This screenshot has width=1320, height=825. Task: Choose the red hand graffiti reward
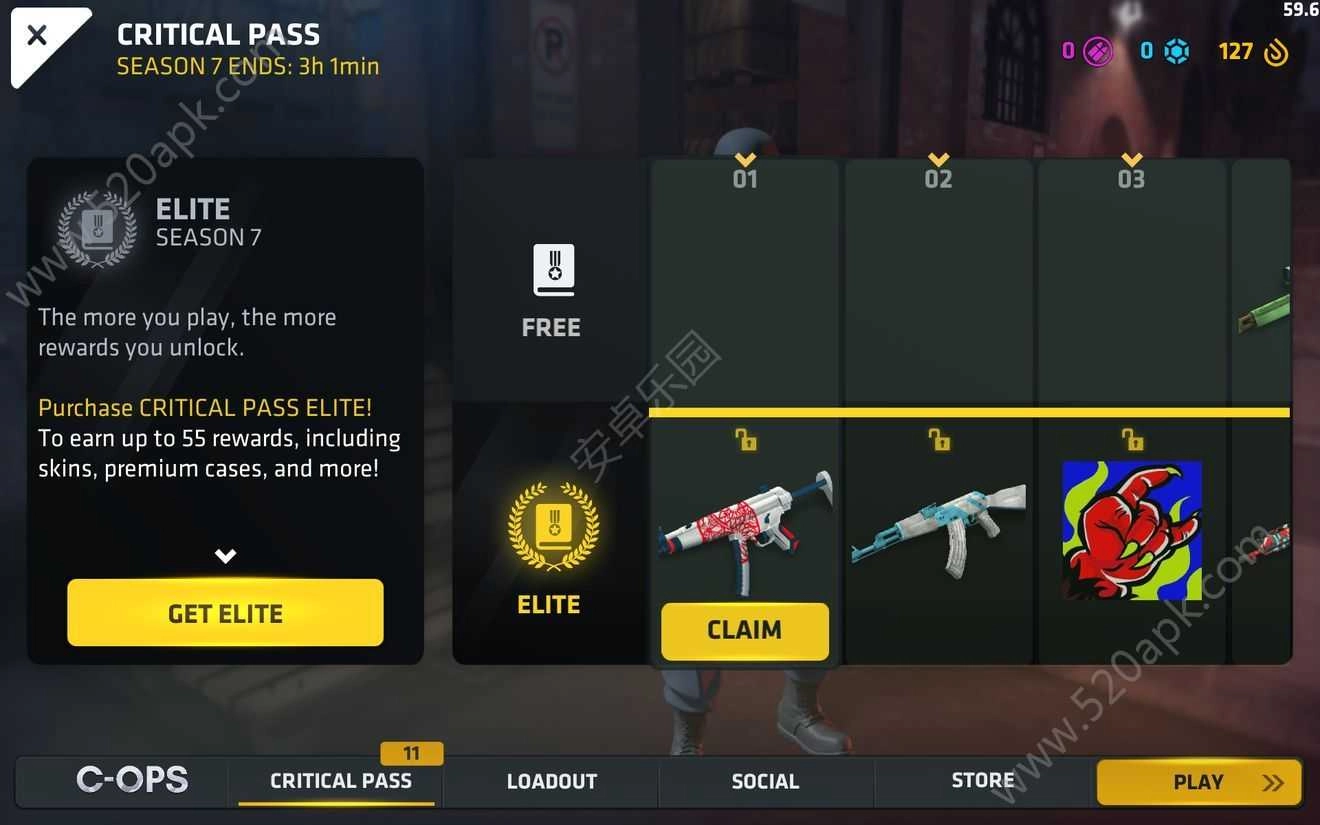pyautogui.click(x=1131, y=530)
